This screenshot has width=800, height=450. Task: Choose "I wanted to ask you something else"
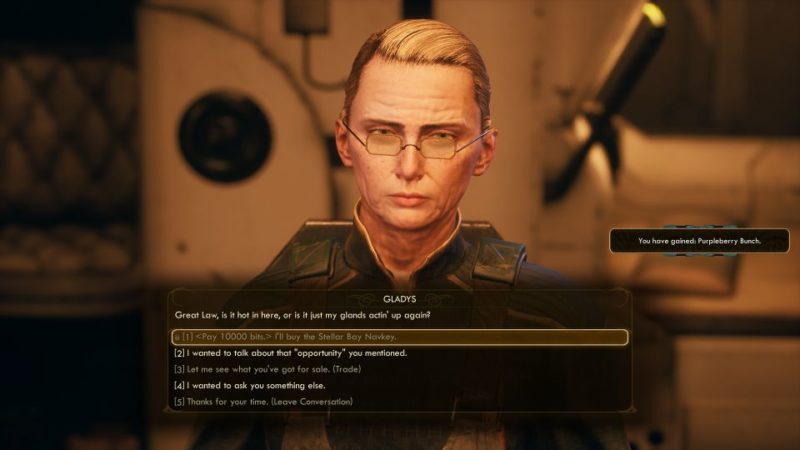coord(263,385)
